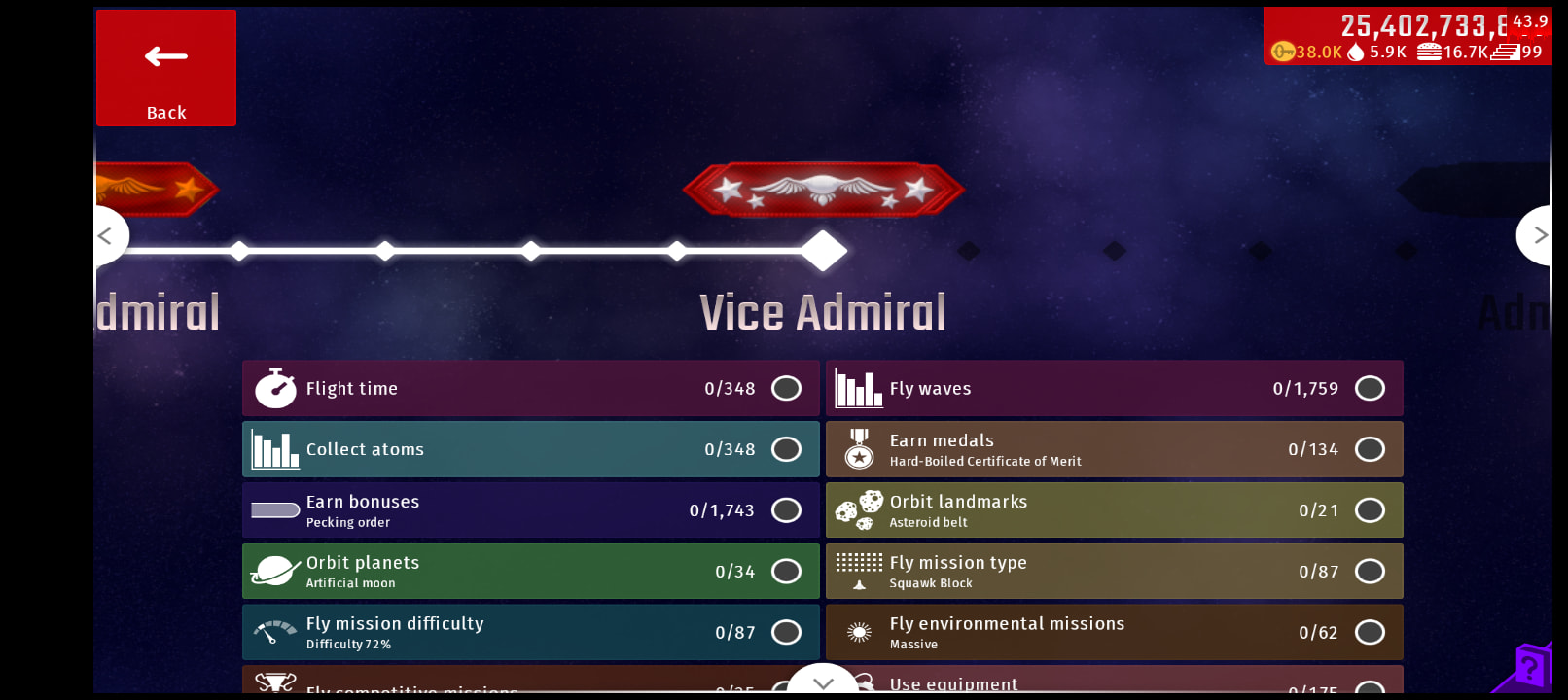Open the Collect atoms requirement
This screenshot has height=700, width=1568.
(x=530, y=449)
